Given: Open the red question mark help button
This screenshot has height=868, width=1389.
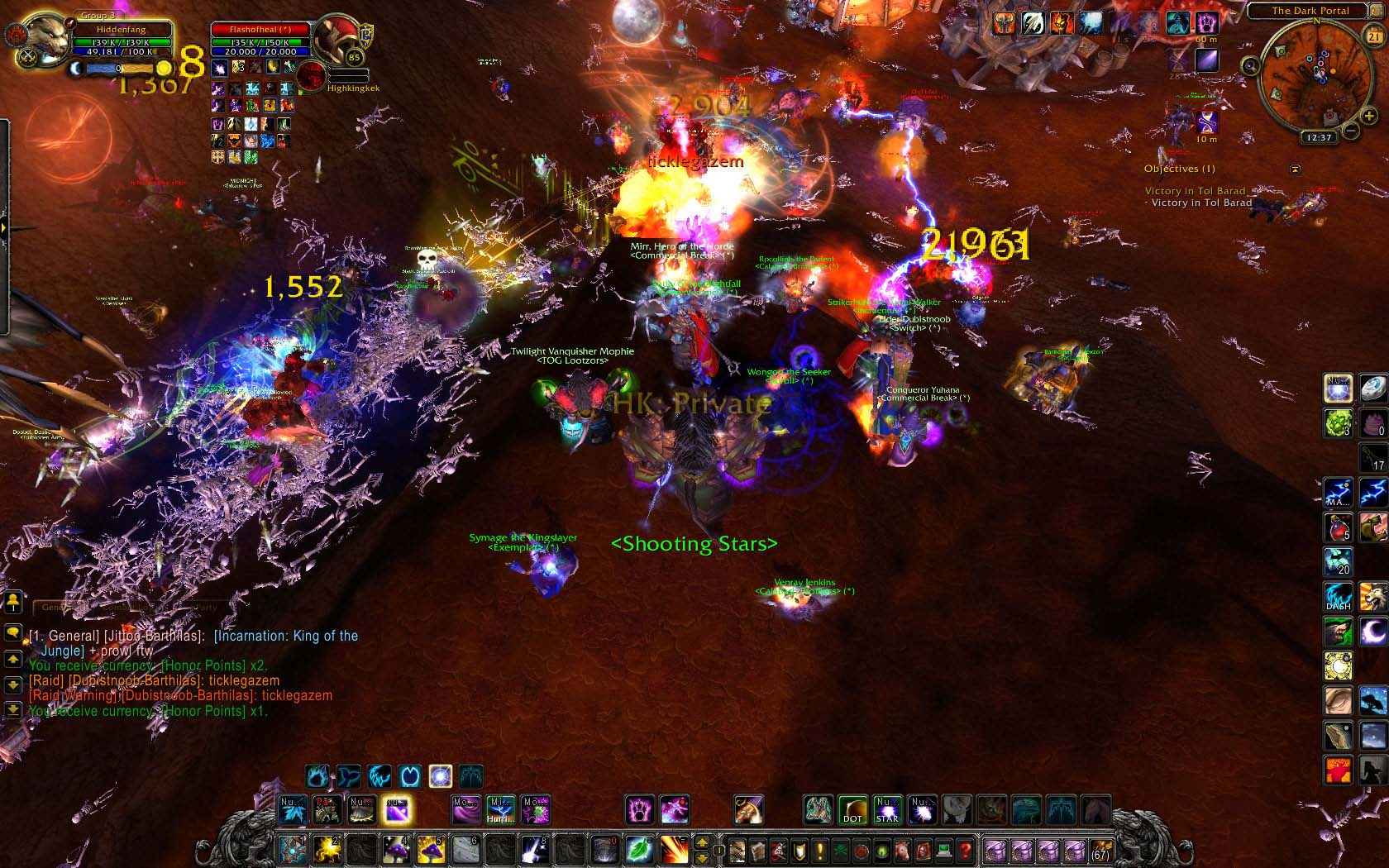Looking at the screenshot, I should coord(963,850).
